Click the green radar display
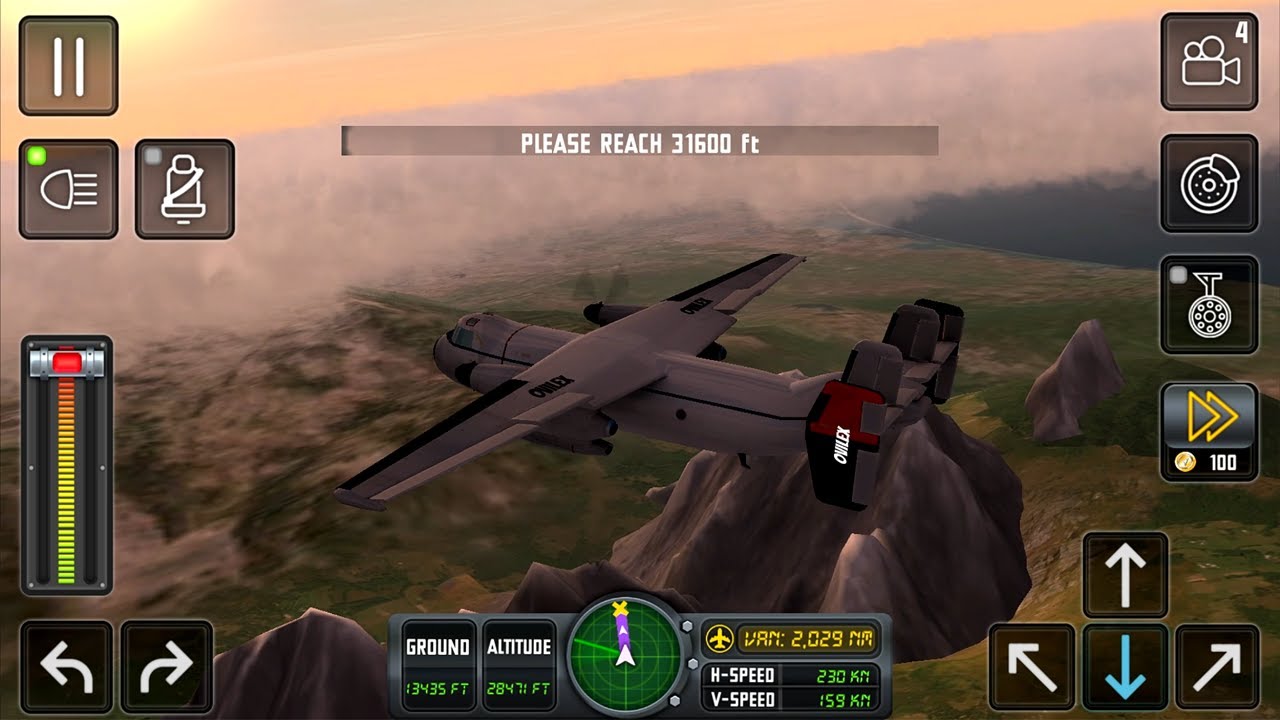This screenshot has width=1280, height=720. (625, 655)
